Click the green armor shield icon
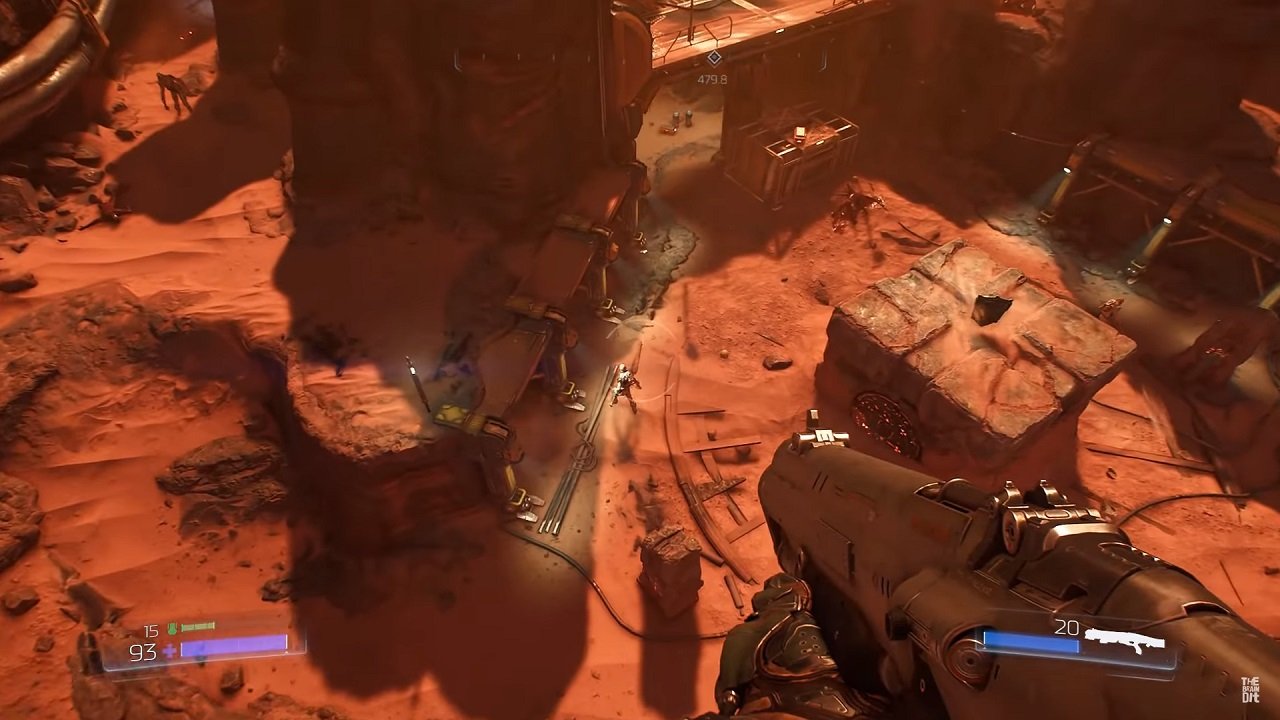The image size is (1280, 720). [173, 628]
